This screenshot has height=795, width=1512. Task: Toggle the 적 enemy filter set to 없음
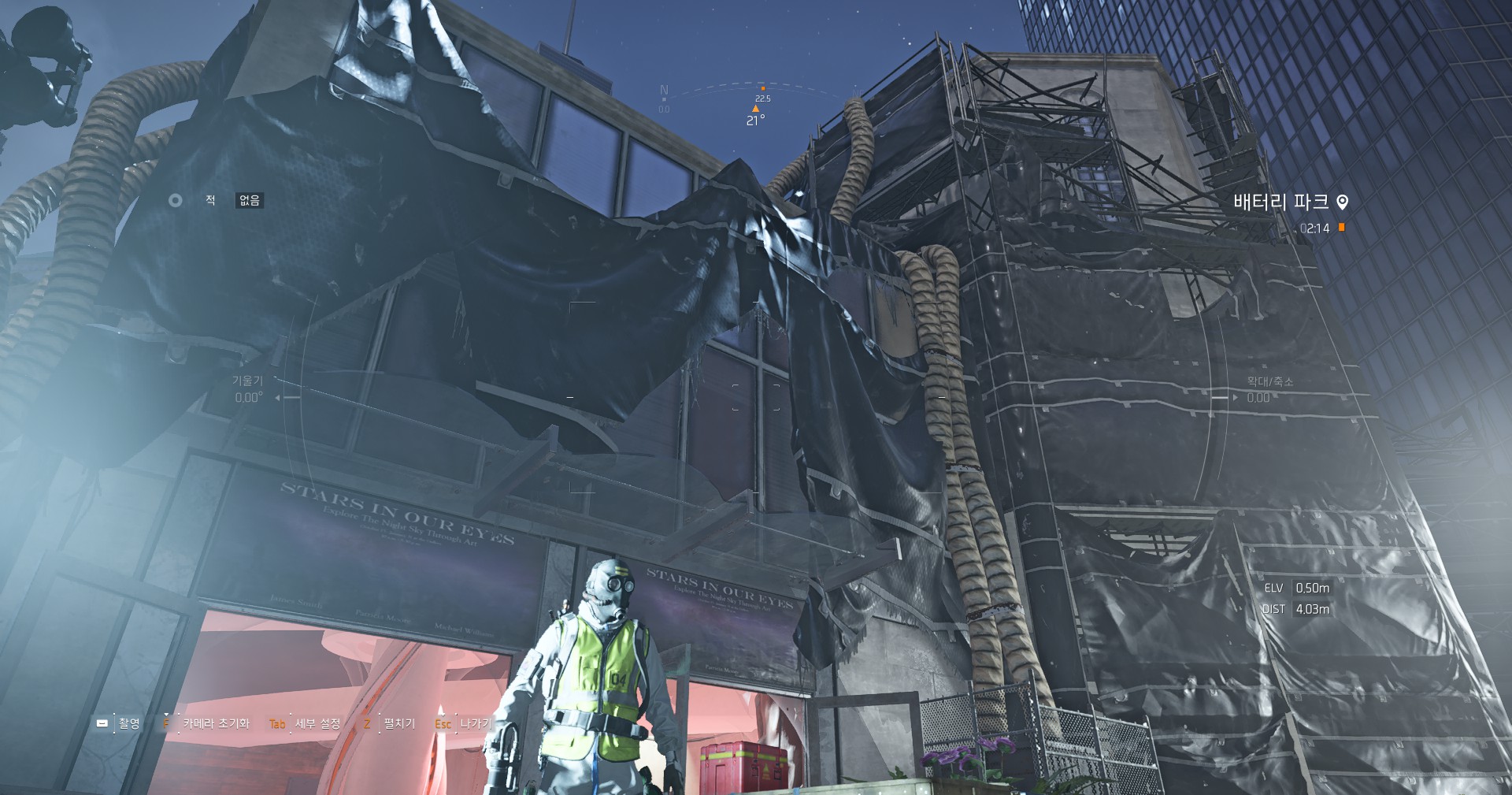pos(249,201)
